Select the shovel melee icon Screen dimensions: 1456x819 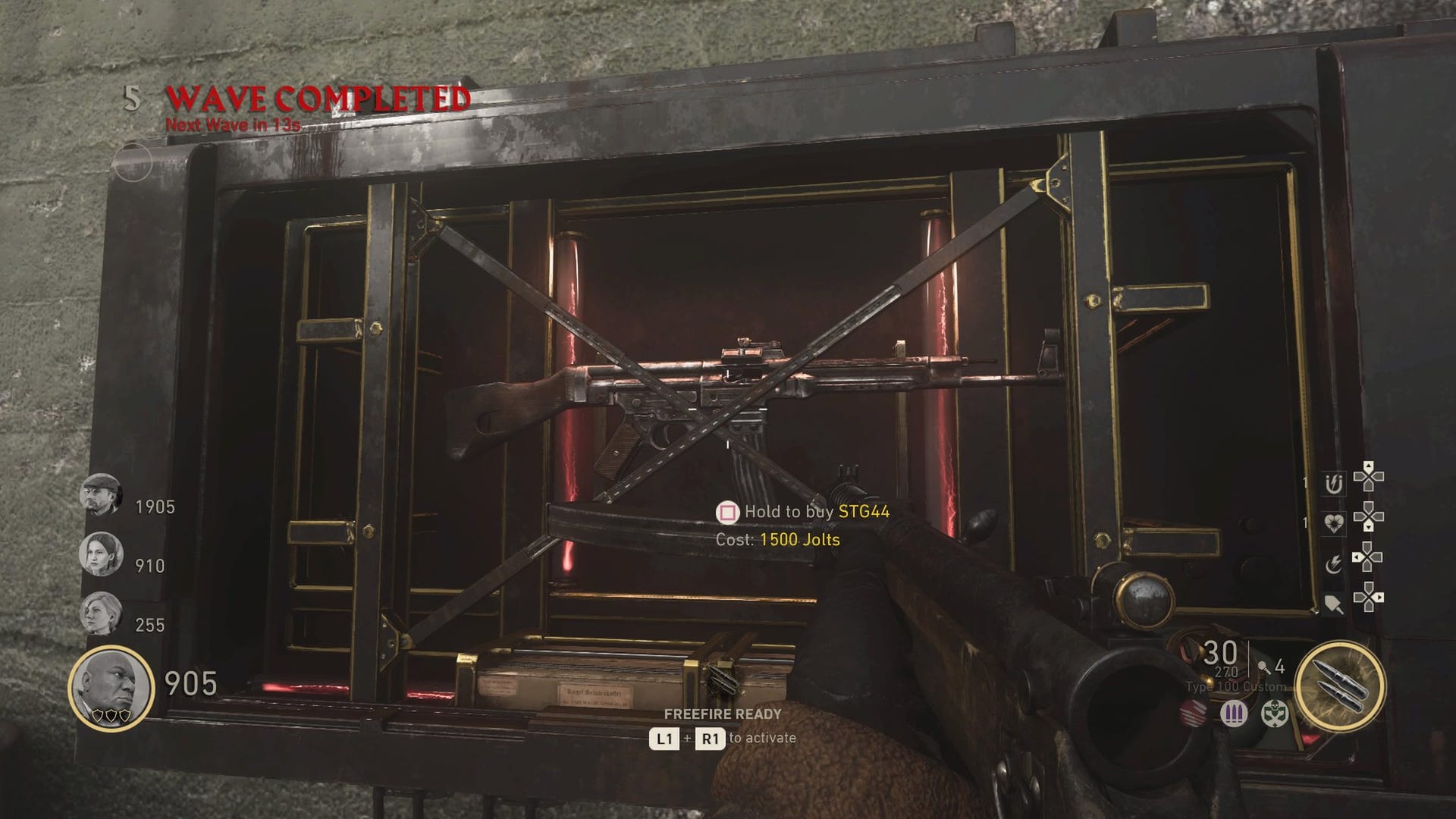(1334, 604)
